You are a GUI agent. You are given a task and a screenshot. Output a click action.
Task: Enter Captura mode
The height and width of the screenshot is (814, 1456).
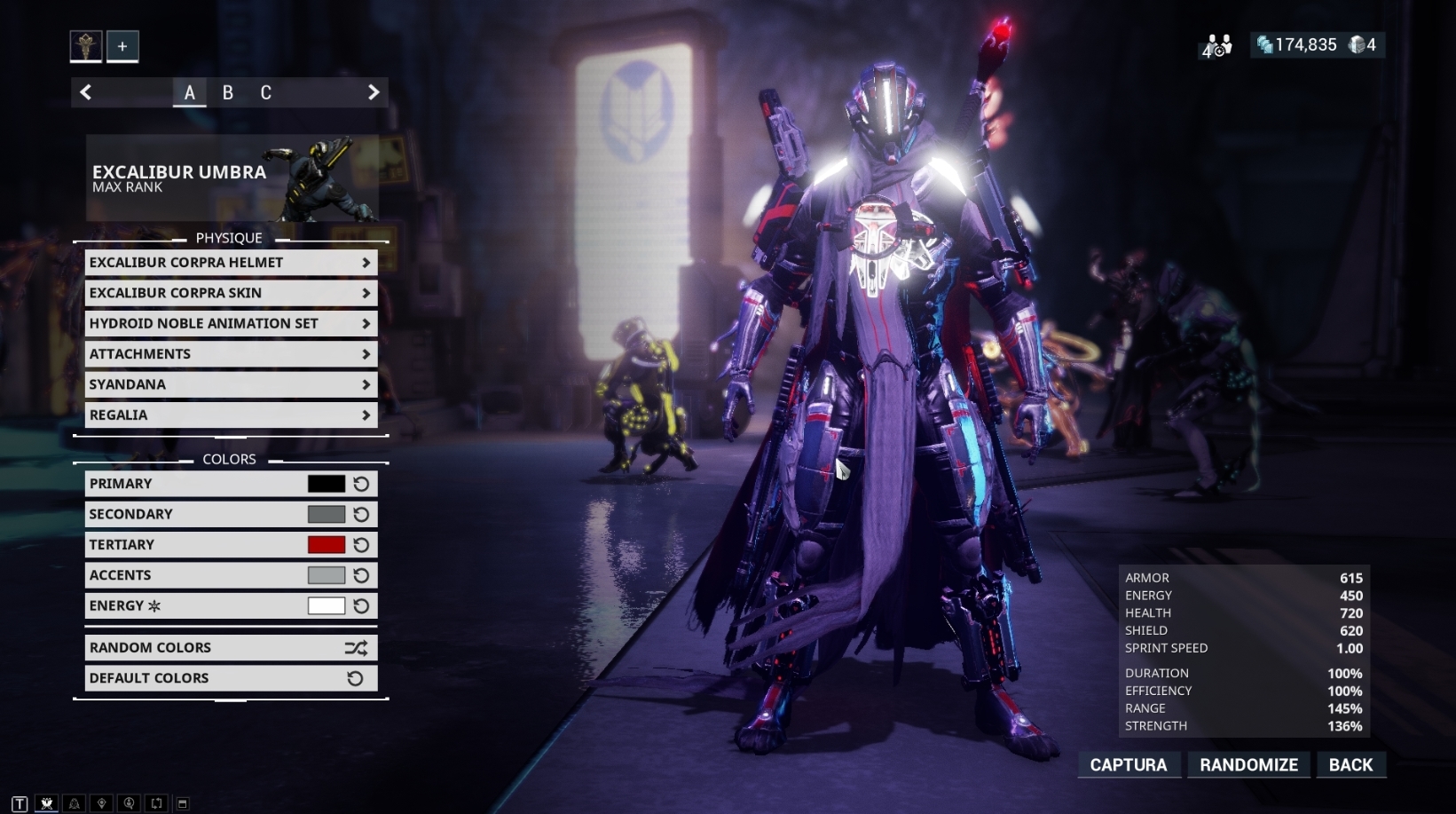point(1128,765)
